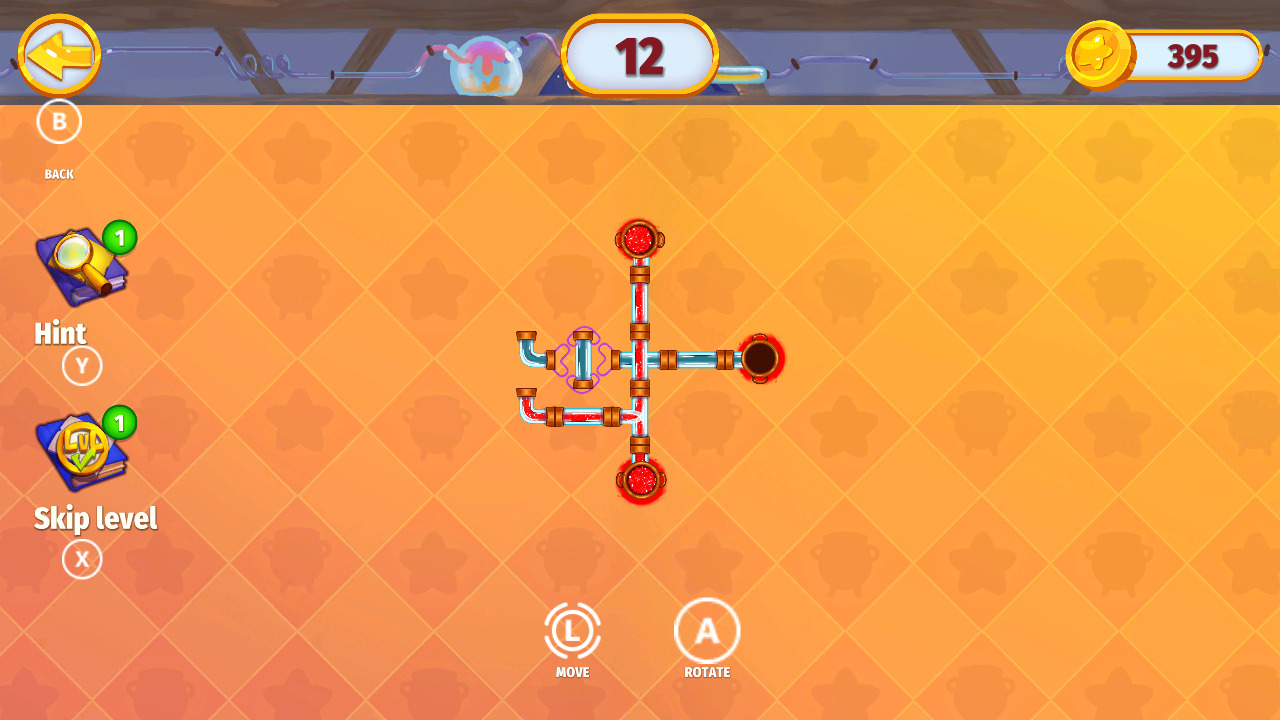Rotate the purple-highlighted selected pipe segment
The width and height of the screenshot is (1280, 720).
[583, 360]
